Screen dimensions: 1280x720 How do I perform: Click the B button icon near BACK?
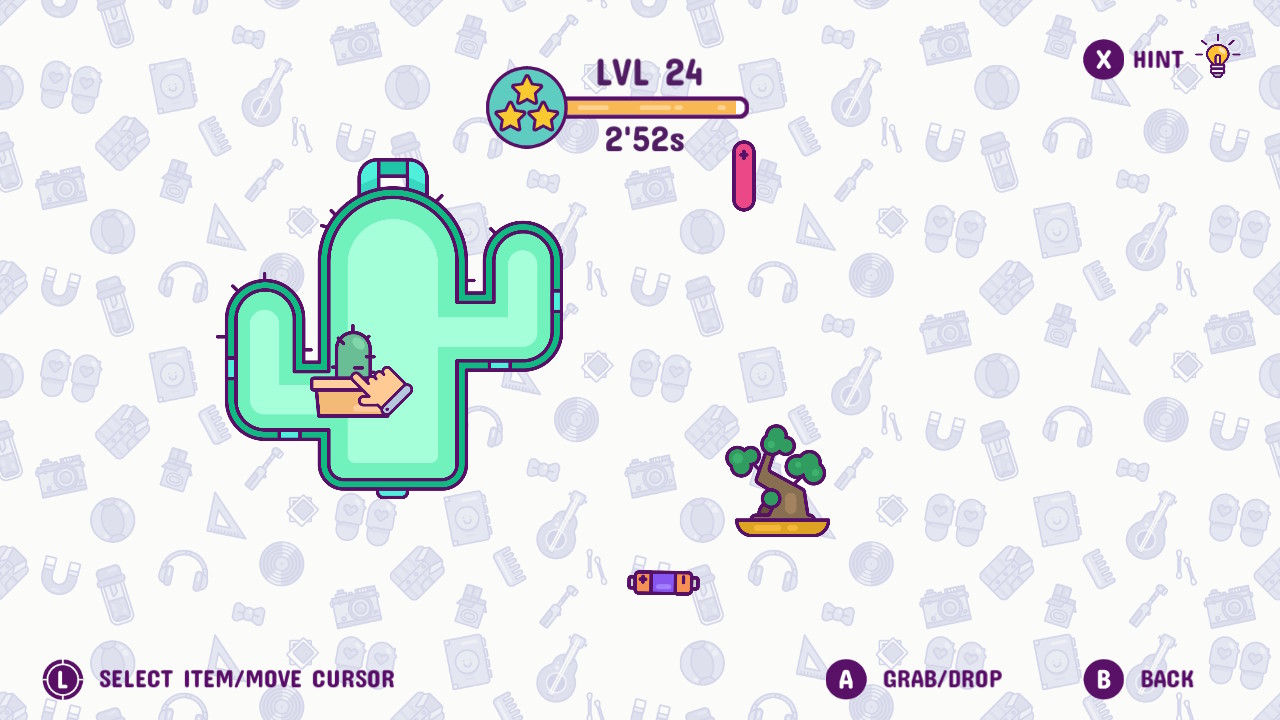[1103, 679]
